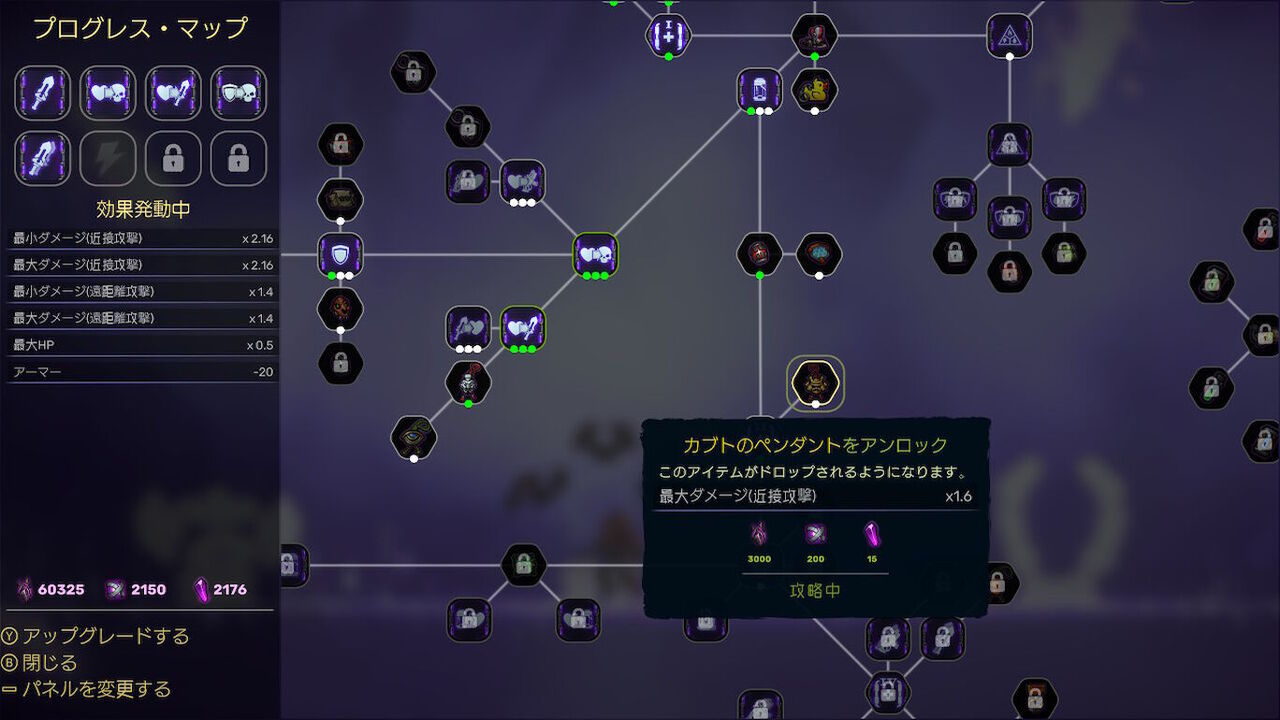The width and height of the screenshot is (1280, 720).
Task: Click the potion flask node near the top
Action: coord(758,90)
